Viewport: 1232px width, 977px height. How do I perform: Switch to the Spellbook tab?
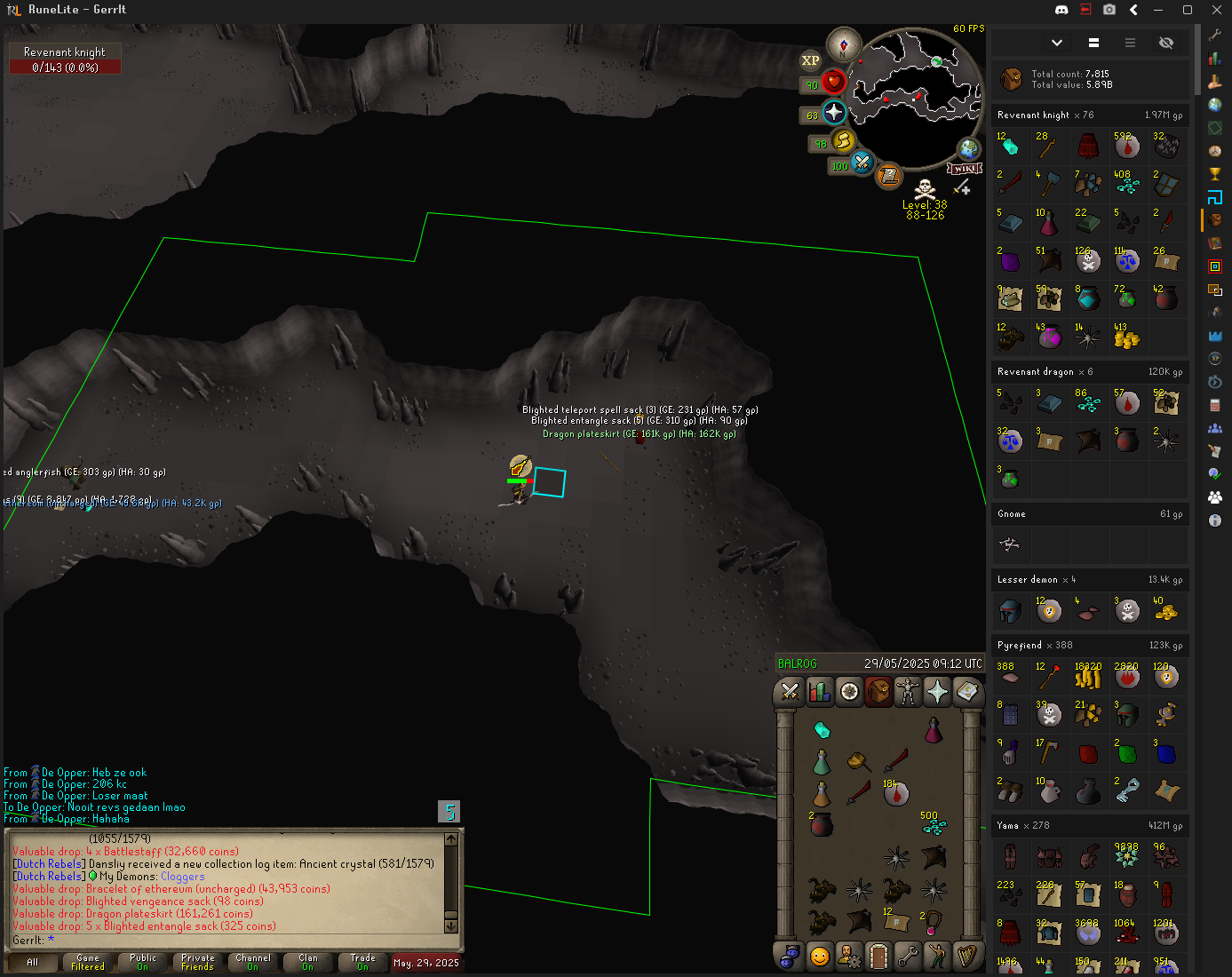pos(966,691)
